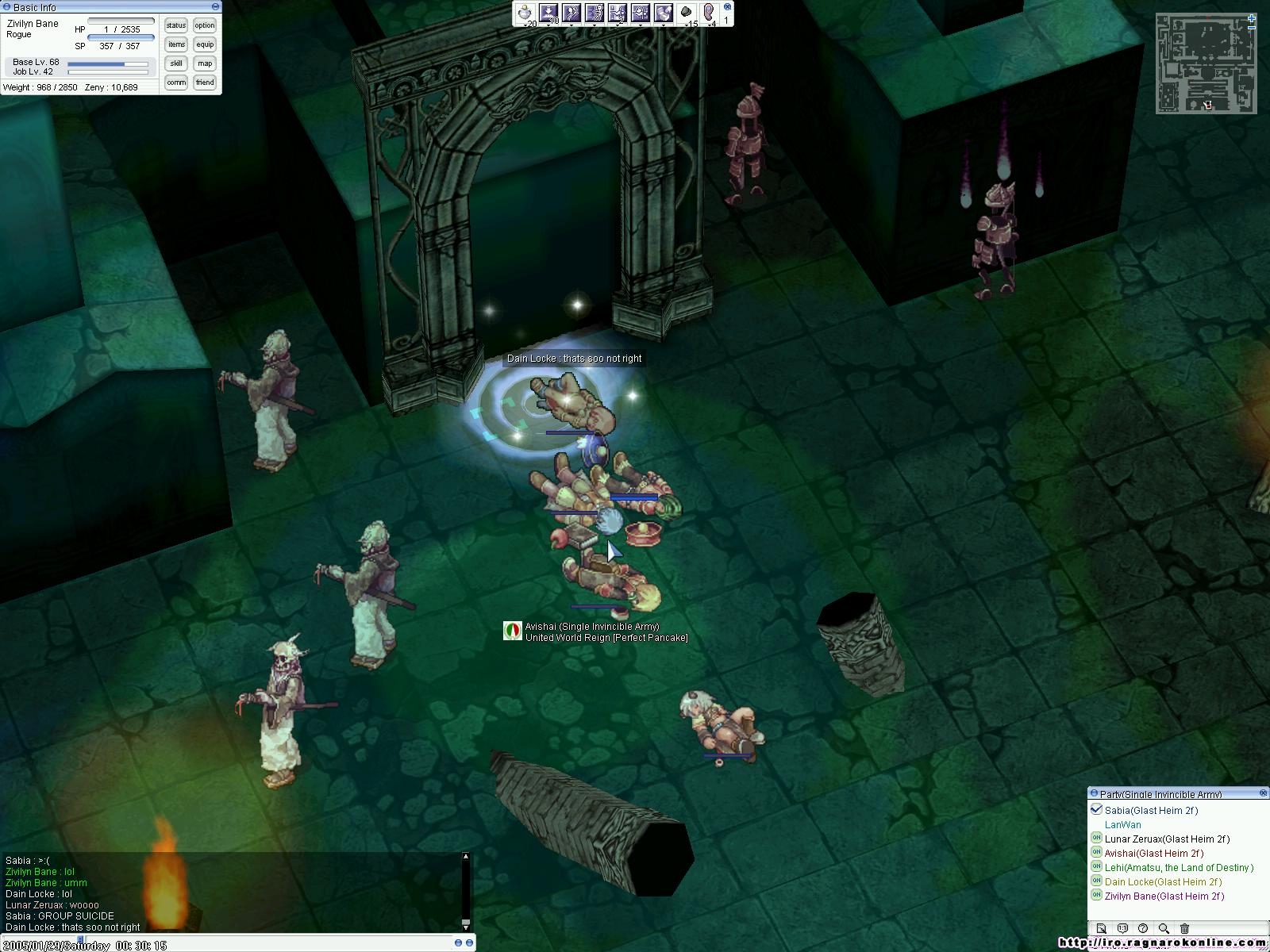Select the dark stone hotbar slot
1270x952 pixels.
coord(687,13)
